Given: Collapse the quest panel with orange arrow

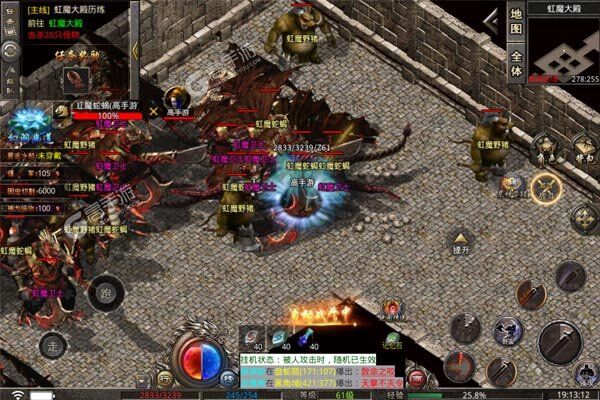Looking at the screenshot, I should pyautogui.click(x=135, y=50).
